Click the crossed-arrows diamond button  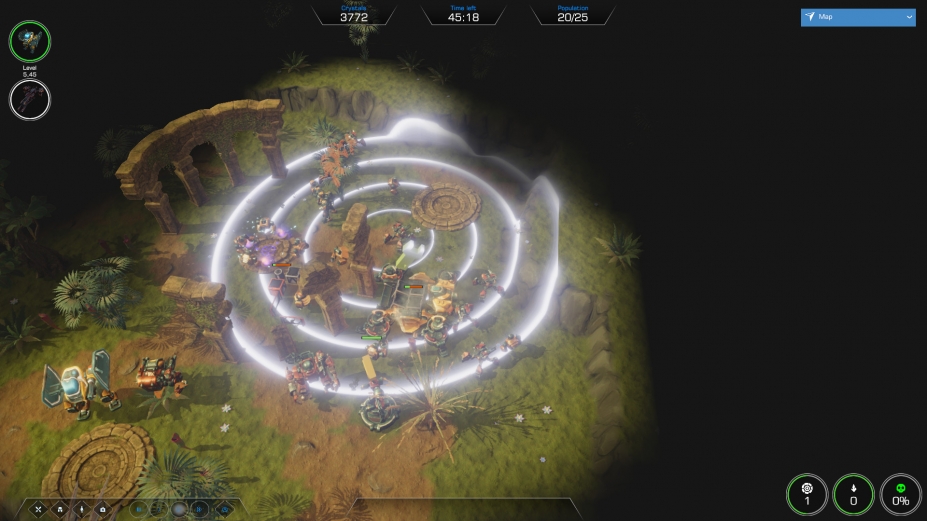[x=38, y=509]
